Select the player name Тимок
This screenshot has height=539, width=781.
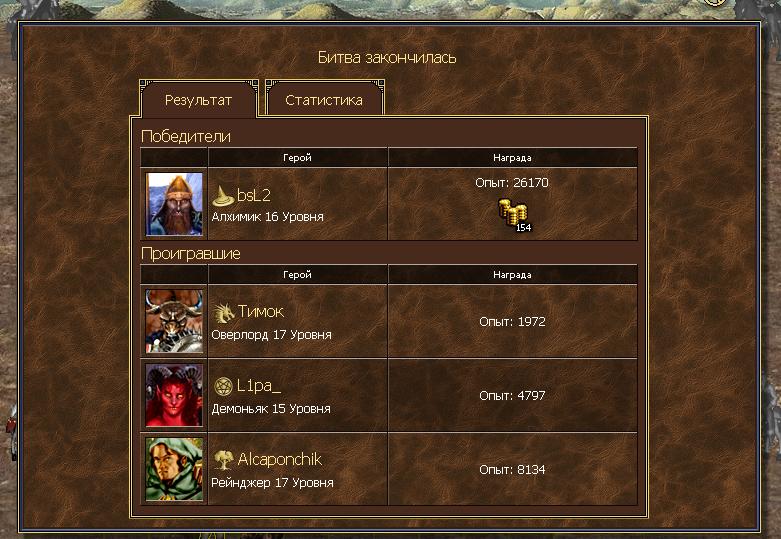click(260, 312)
